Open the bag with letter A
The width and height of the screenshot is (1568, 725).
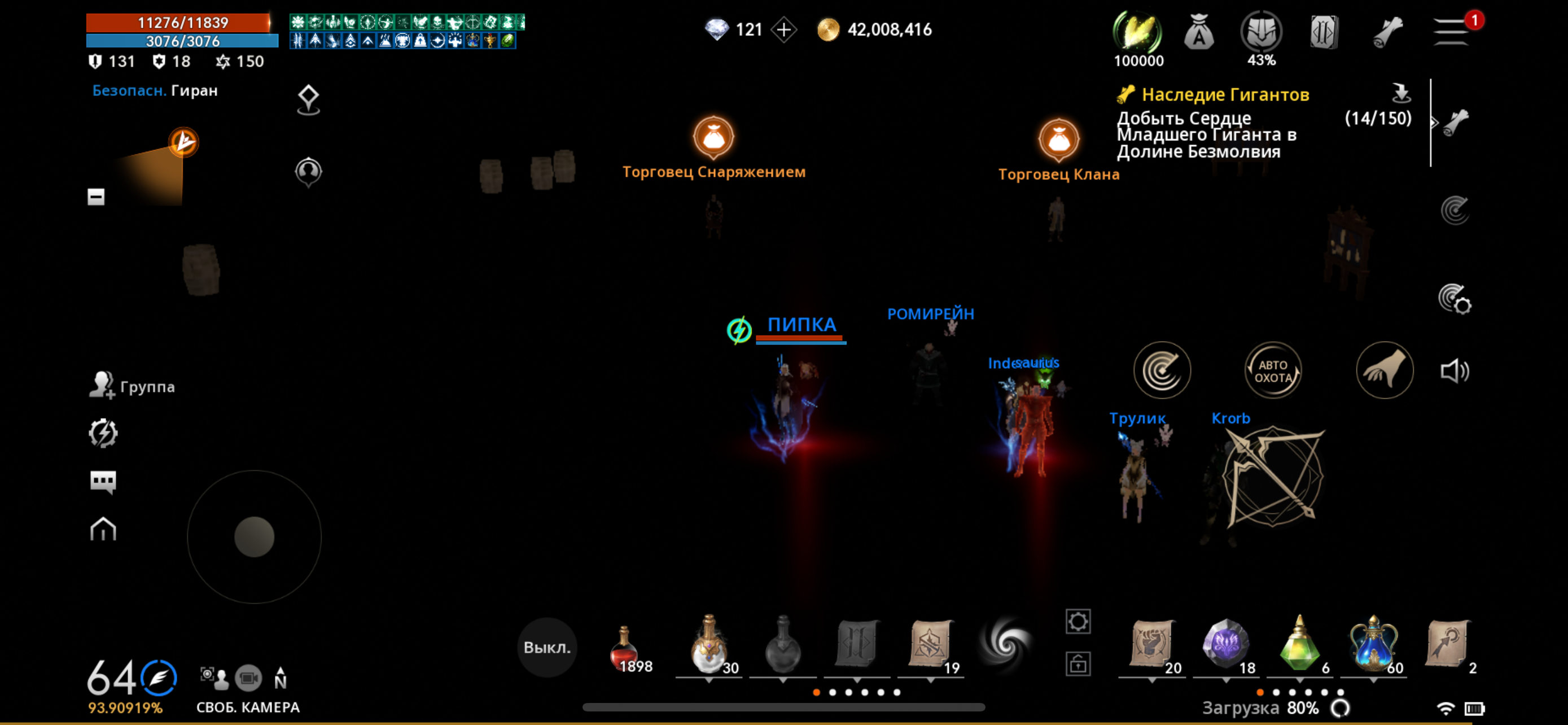(1198, 32)
